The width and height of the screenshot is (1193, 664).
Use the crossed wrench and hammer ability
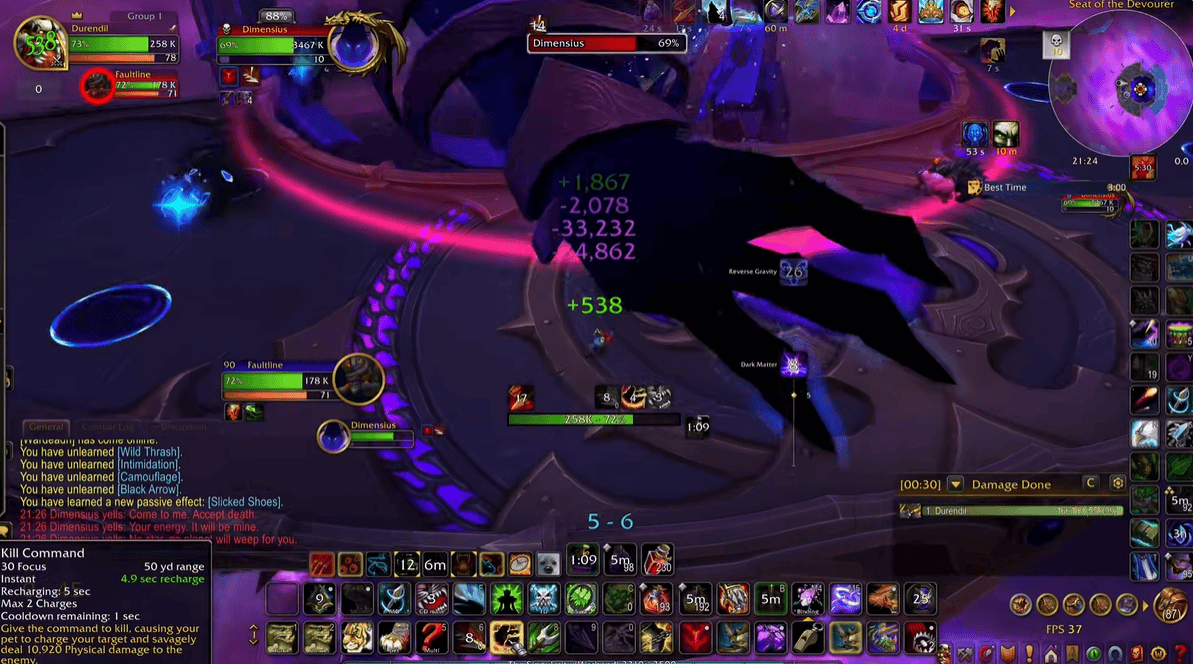544,635
